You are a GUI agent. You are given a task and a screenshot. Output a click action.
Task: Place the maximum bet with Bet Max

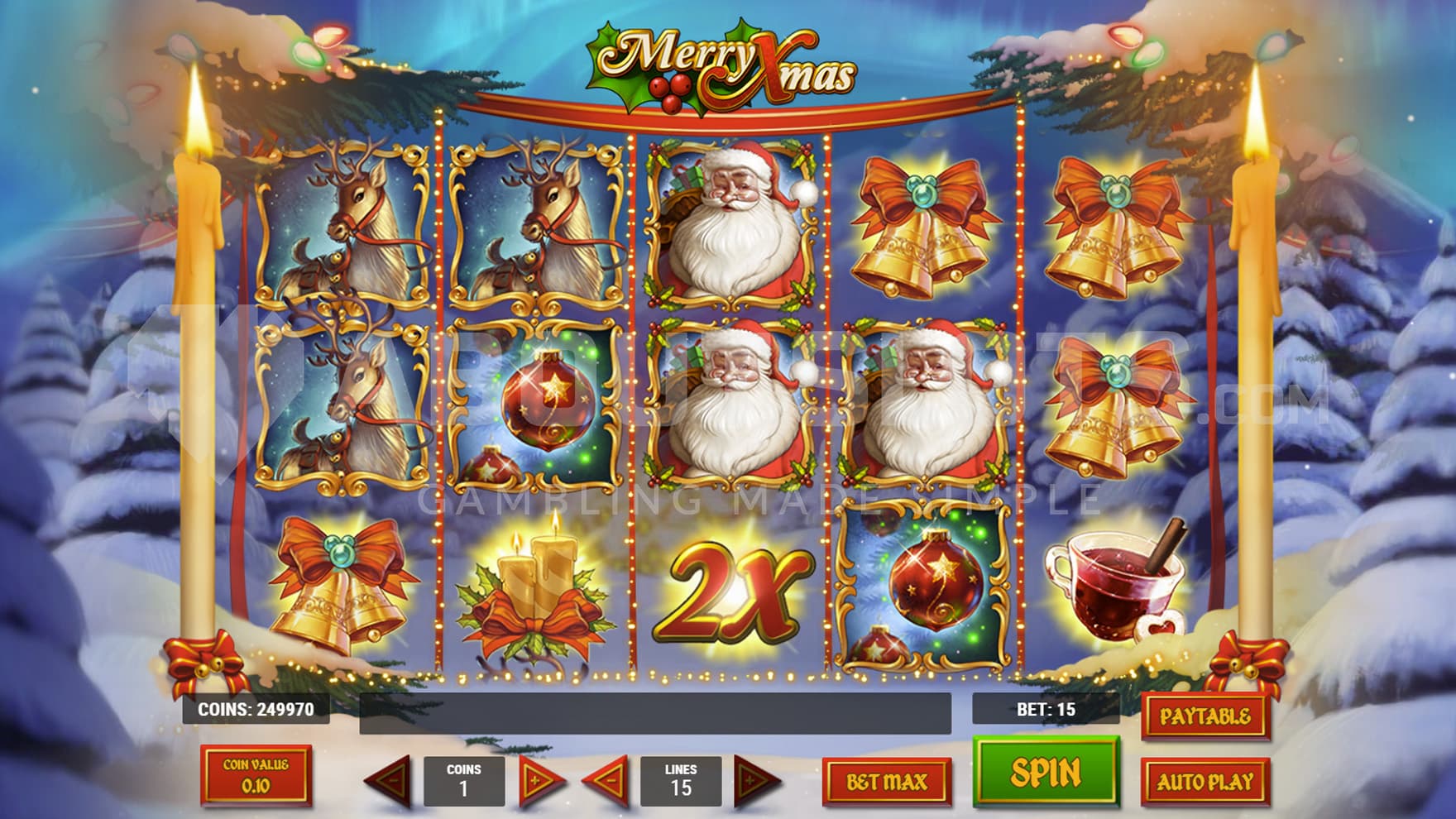[887, 781]
